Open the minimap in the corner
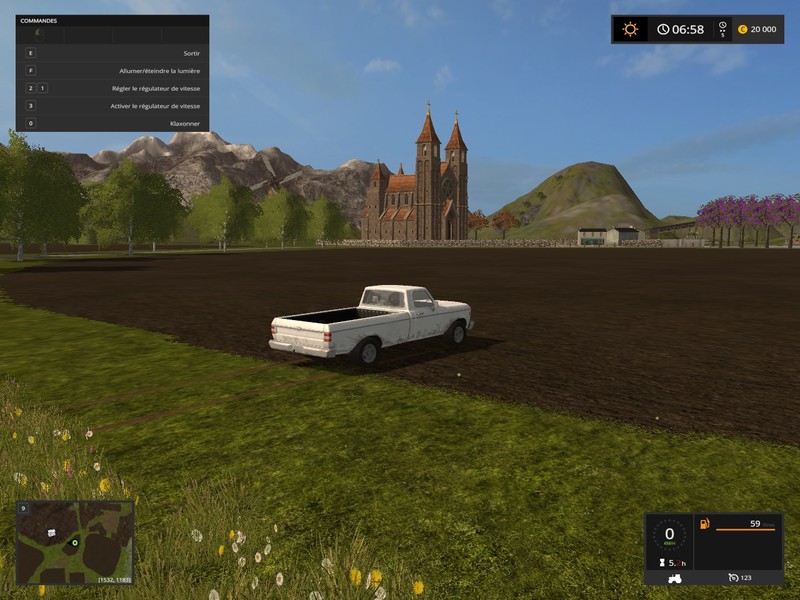Viewport: 800px width, 600px height. (75, 543)
